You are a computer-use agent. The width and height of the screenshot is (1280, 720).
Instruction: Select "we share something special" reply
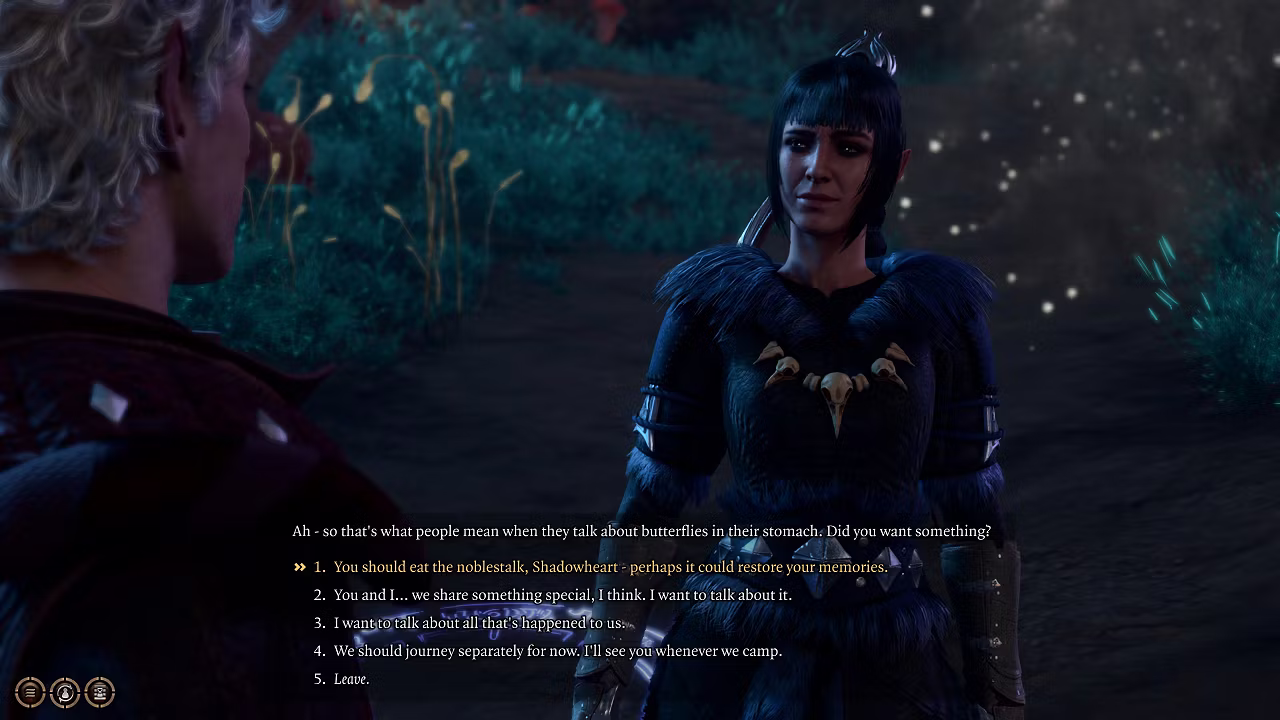point(562,595)
